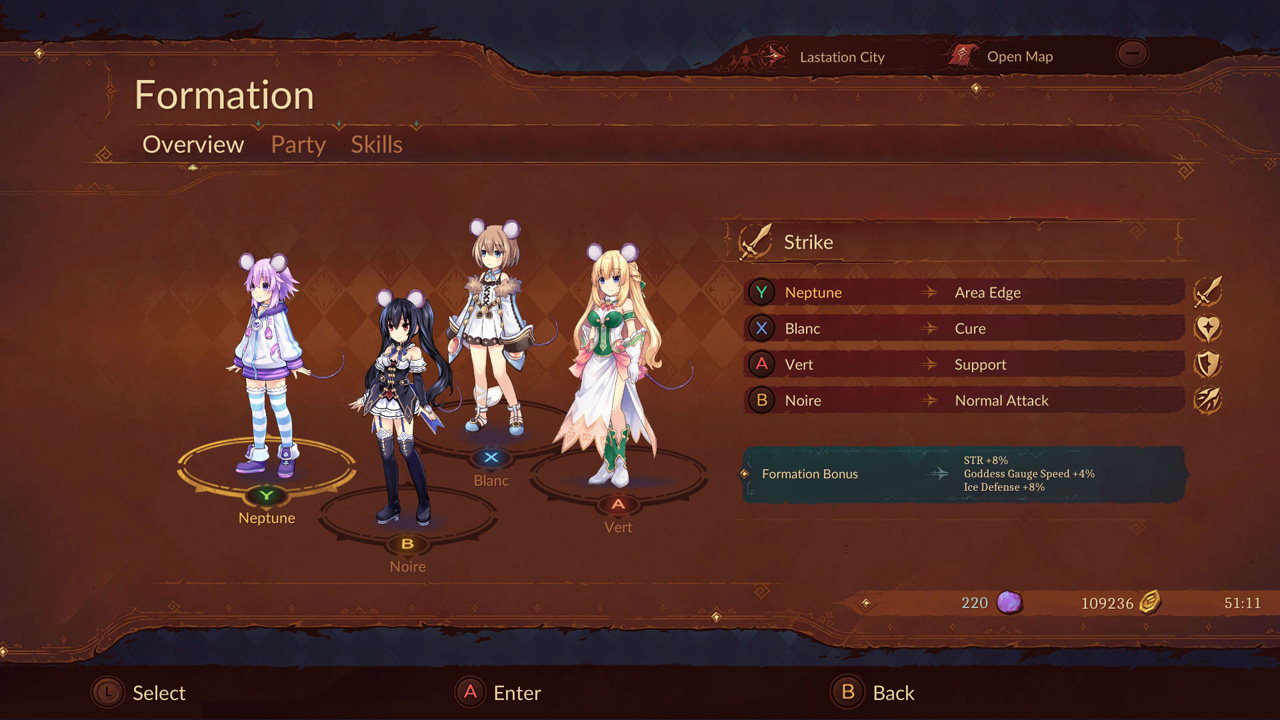Viewport: 1280px width, 720px height.
Task: Select Blanc's X position marker
Action: [489, 457]
